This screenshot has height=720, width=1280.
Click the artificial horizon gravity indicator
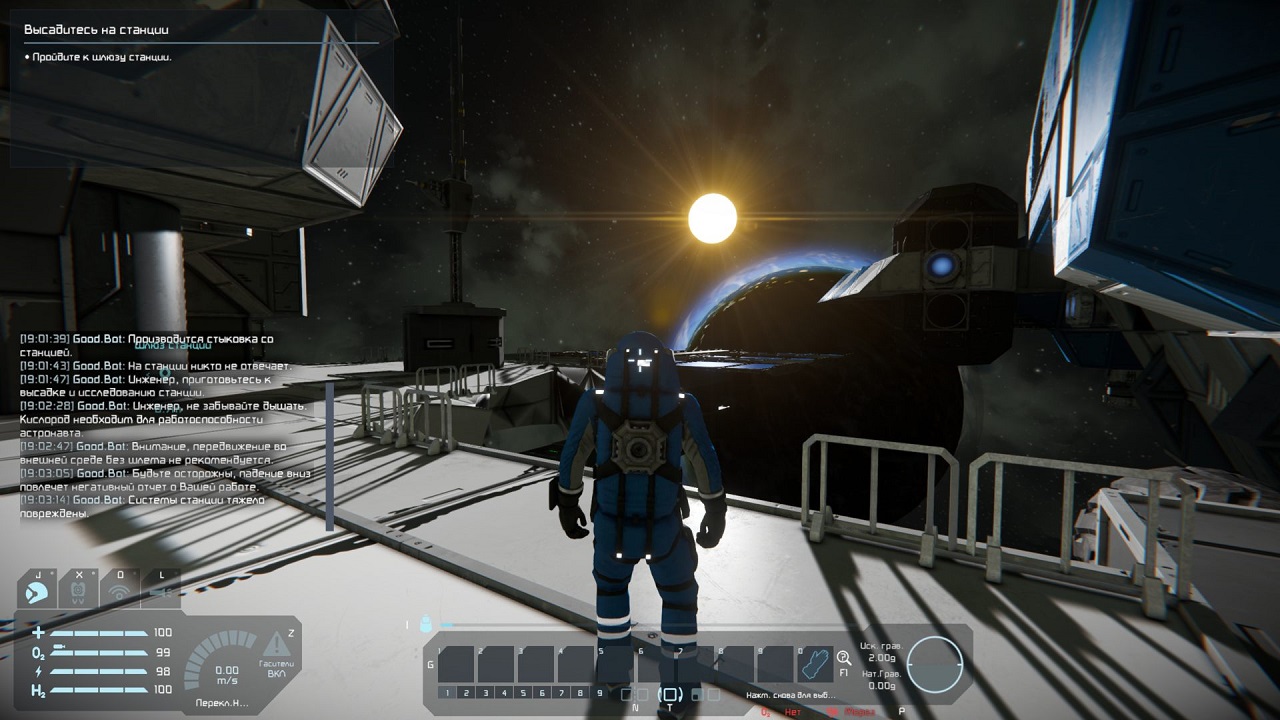click(935, 664)
